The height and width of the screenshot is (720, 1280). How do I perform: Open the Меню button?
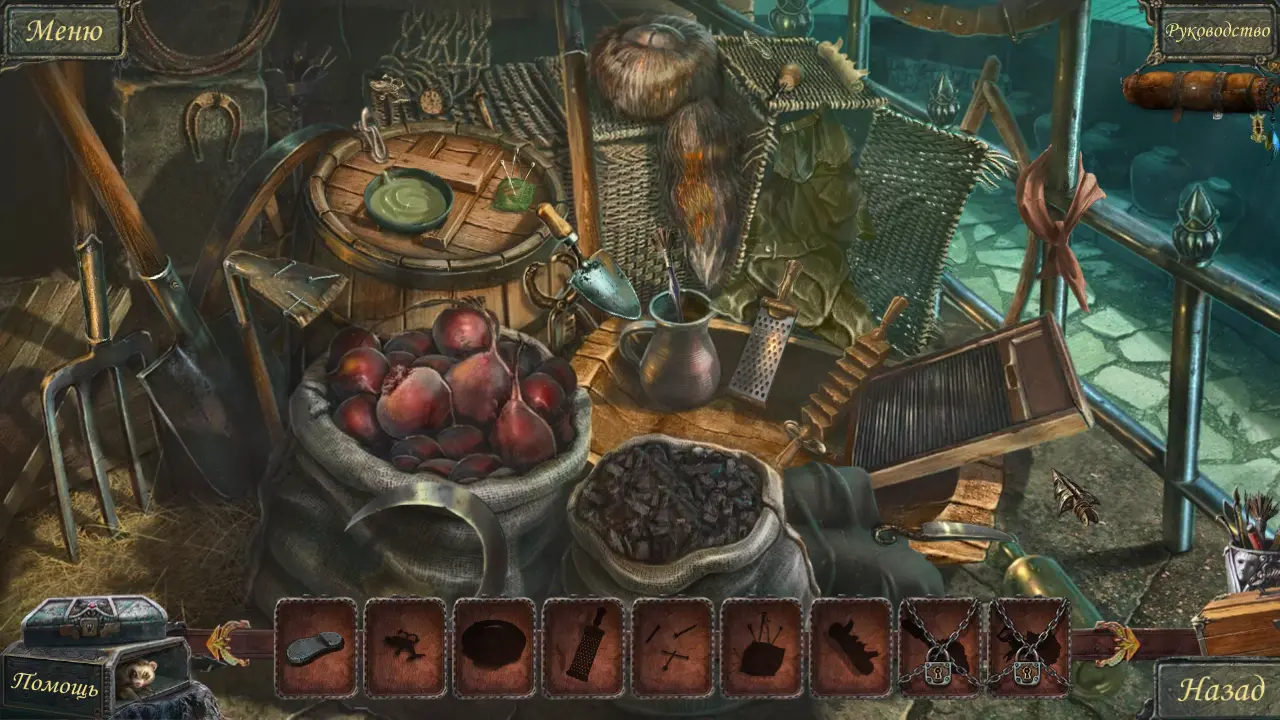[64, 31]
